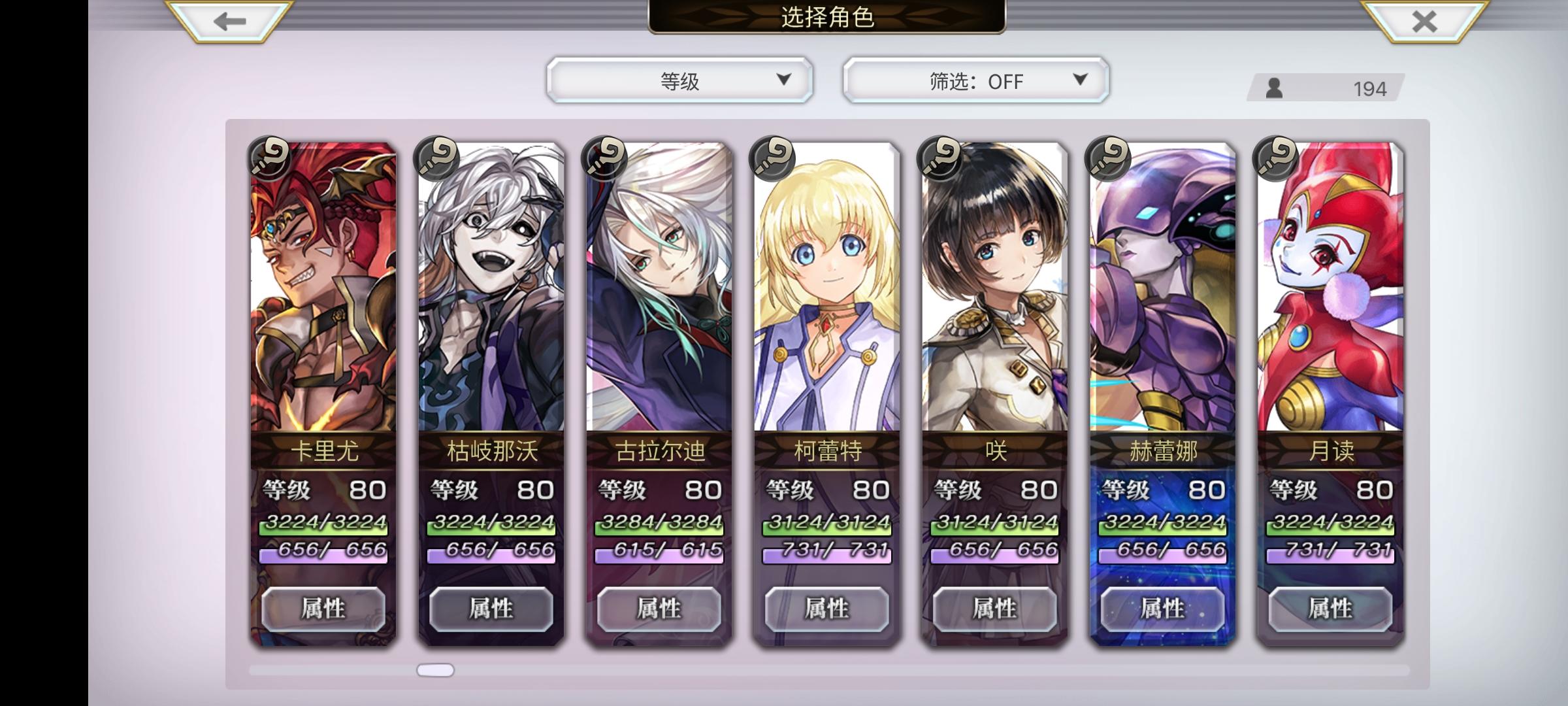Open 属性 for 赫蕾娜
This screenshot has height=706, width=1568.
(x=1162, y=609)
